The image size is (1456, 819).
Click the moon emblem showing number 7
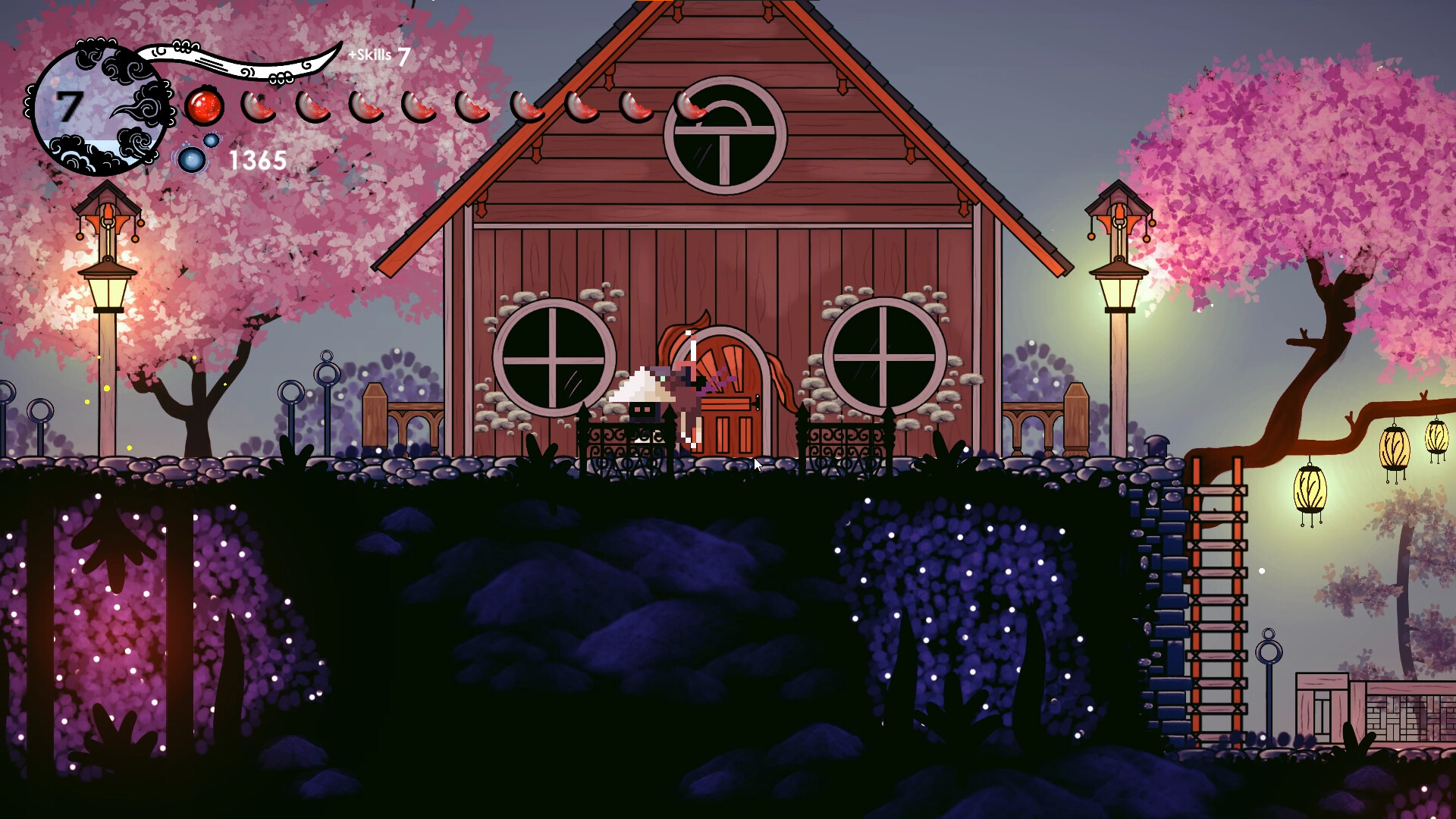click(99, 106)
